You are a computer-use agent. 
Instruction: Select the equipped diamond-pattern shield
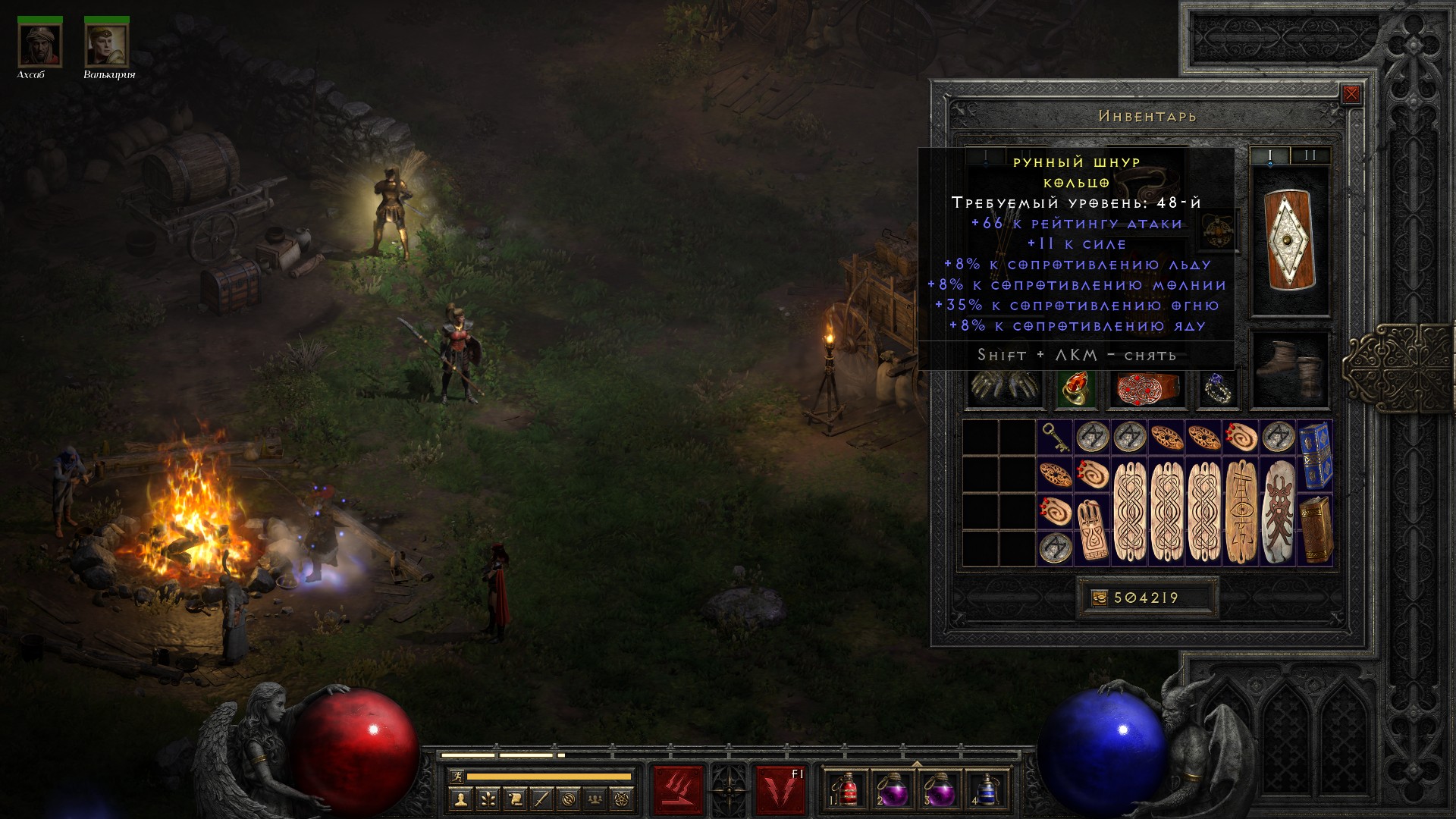click(x=1289, y=240)
